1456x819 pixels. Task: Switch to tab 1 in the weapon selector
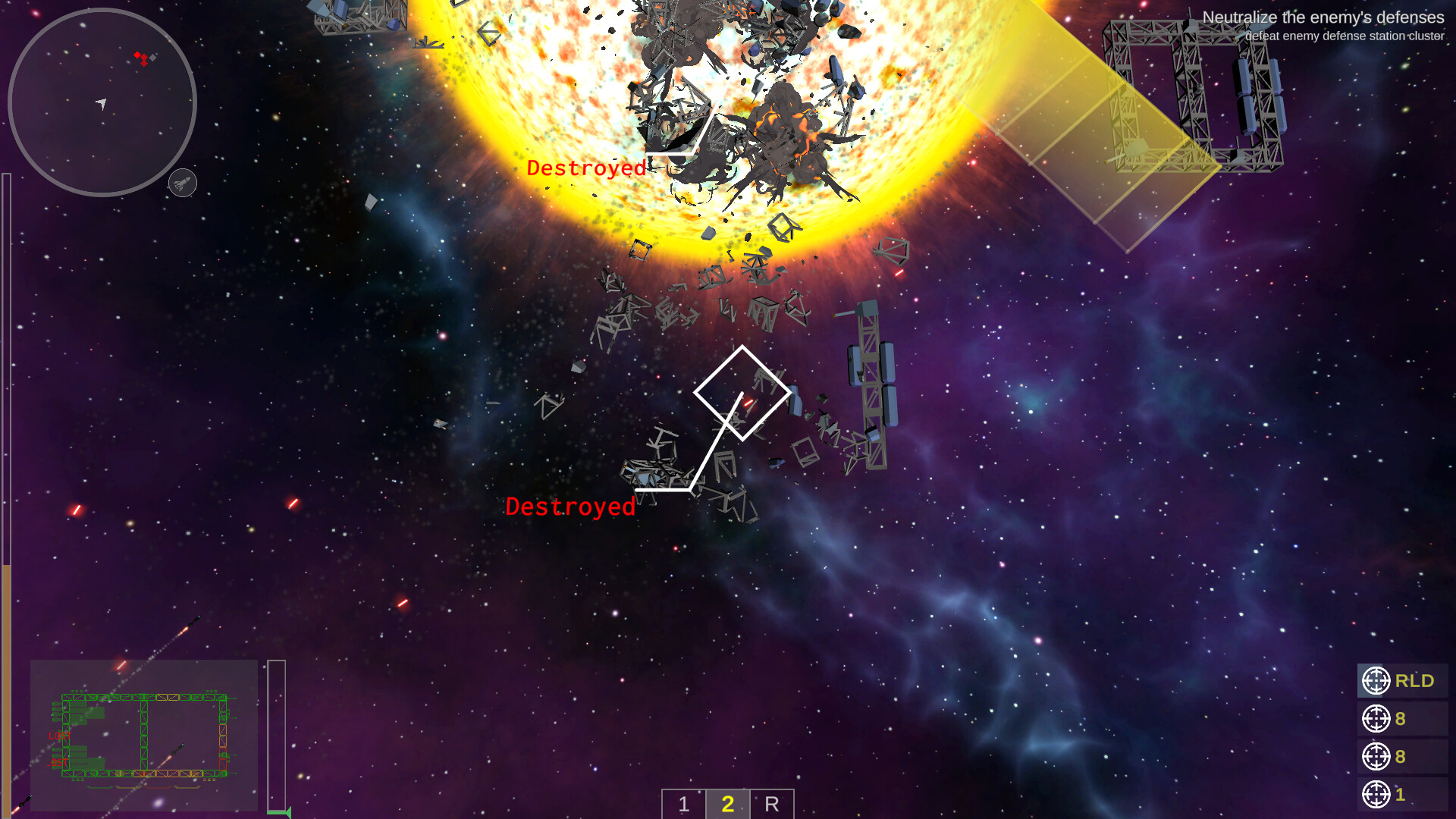coord(683,805)
